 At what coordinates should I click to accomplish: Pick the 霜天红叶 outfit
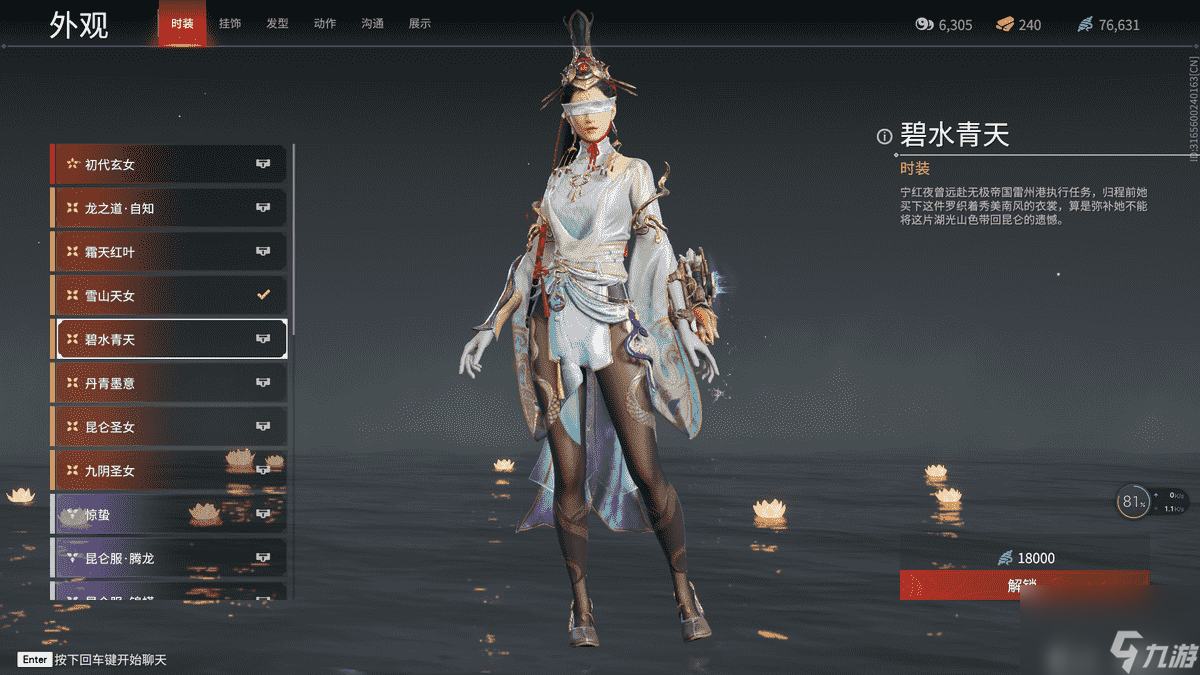(169, 252)
